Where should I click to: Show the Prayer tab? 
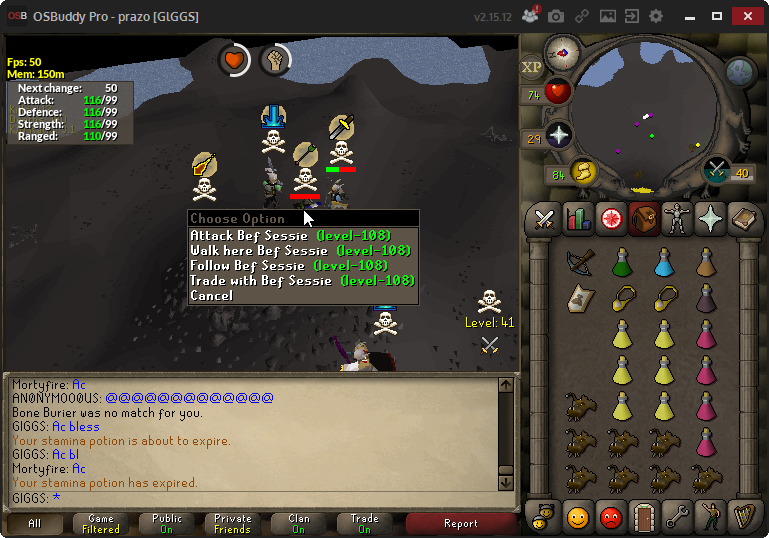pos(710,219)
